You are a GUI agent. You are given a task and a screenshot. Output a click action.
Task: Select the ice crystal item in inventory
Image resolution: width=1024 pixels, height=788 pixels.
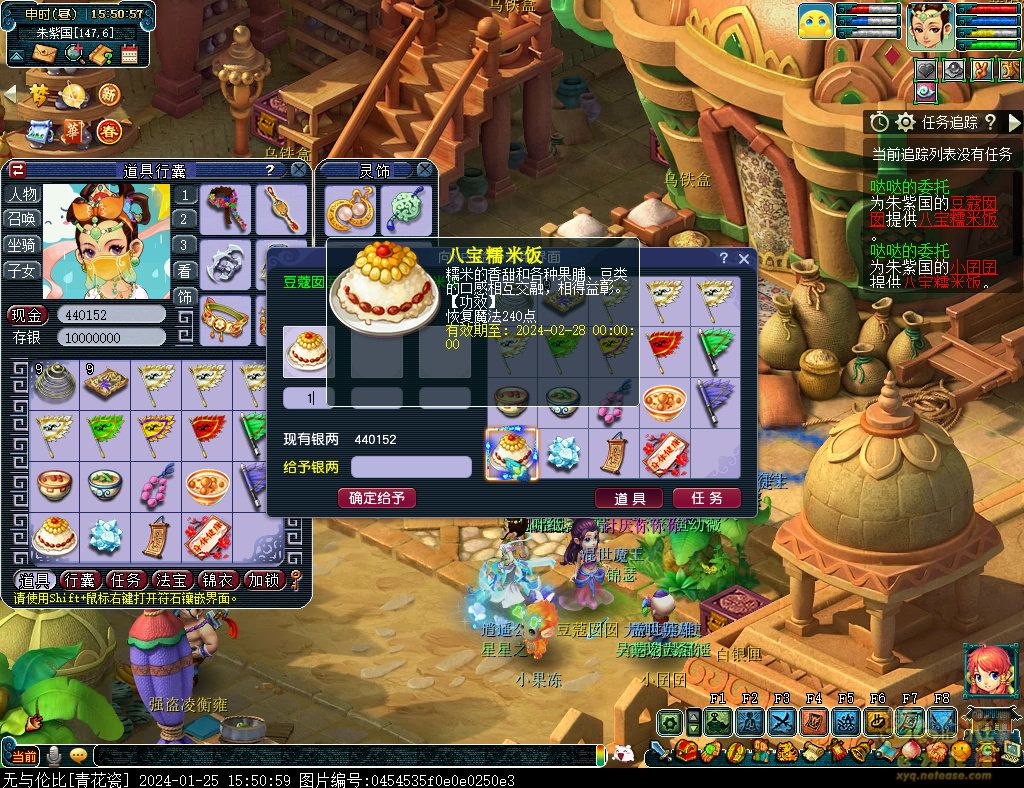coord(105,537)
